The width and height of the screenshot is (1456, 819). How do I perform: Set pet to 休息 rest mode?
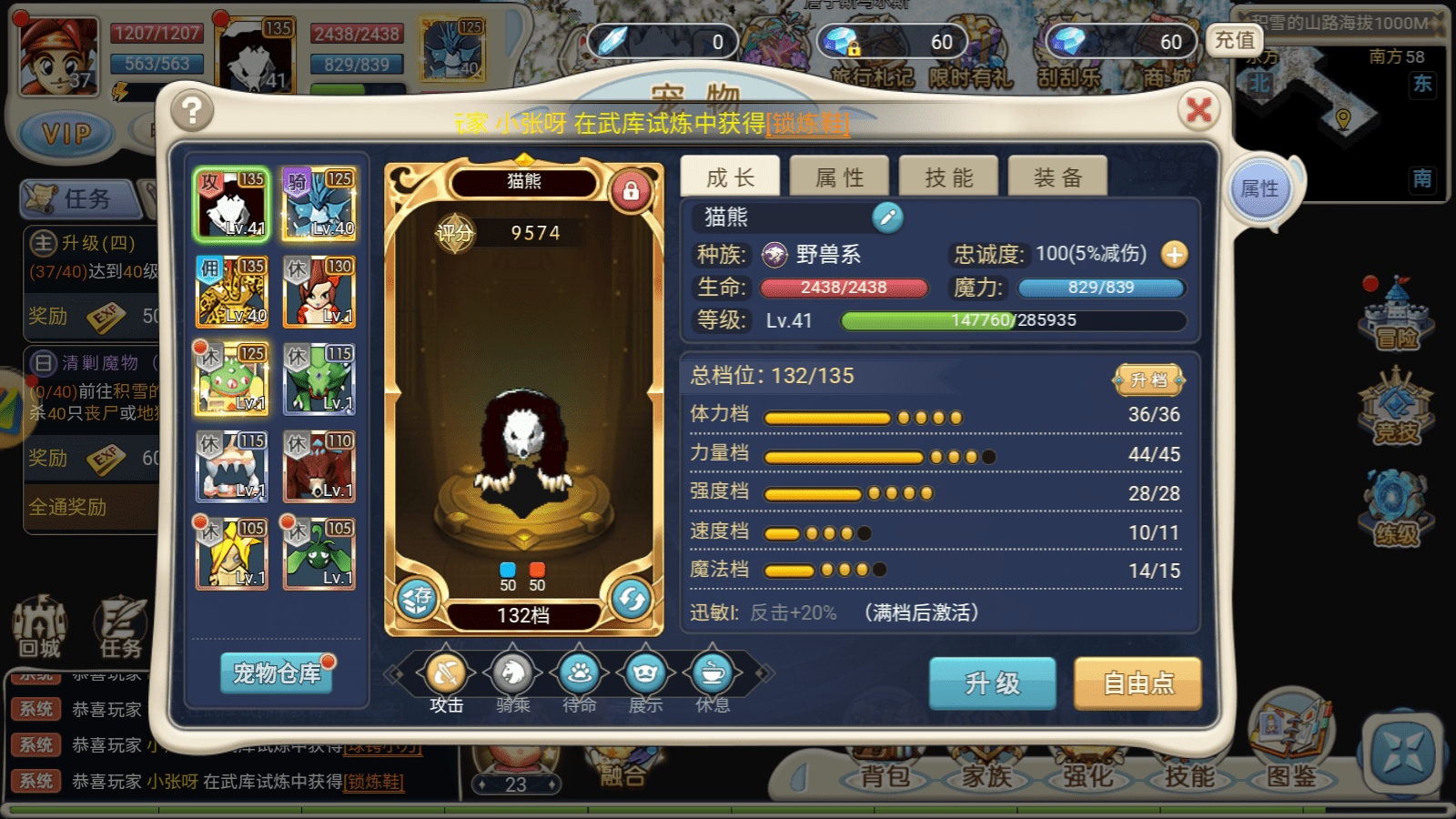tap(713, 674)
